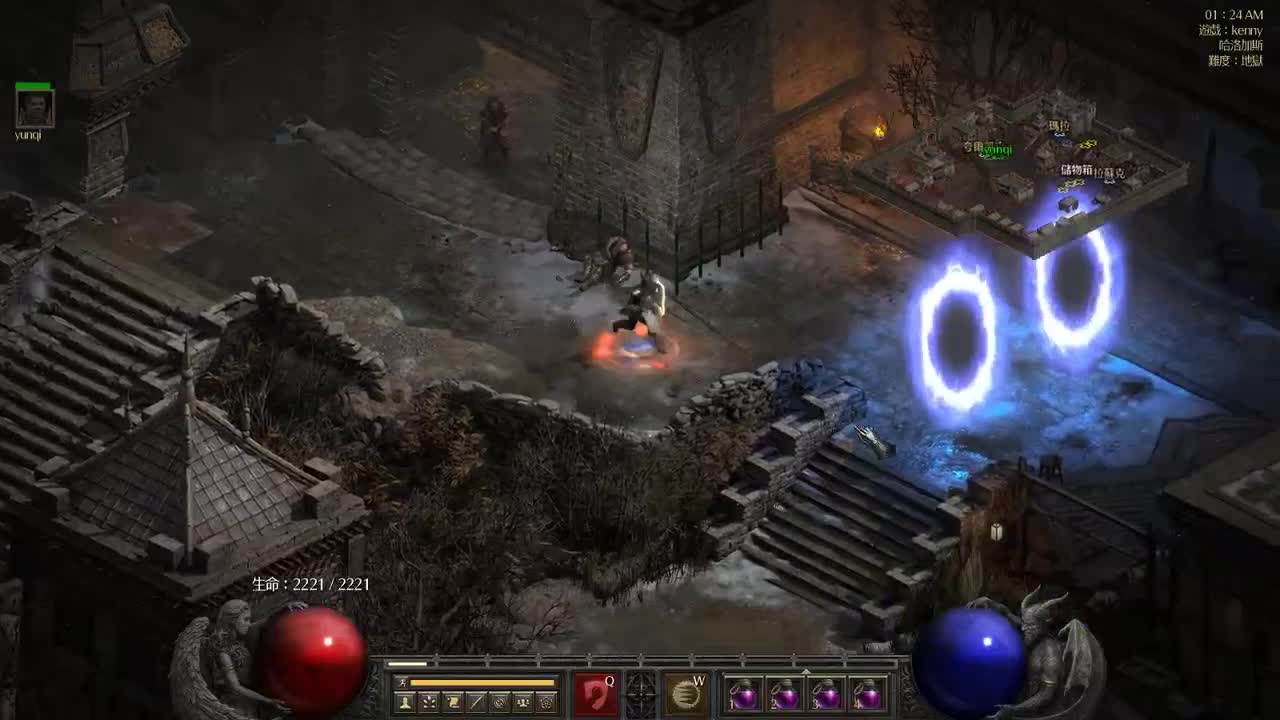The width and height of the screenshot is (1280, 720).
Task: Use the purple potion in belt slot 2
Action: click(x=785, y=694)
